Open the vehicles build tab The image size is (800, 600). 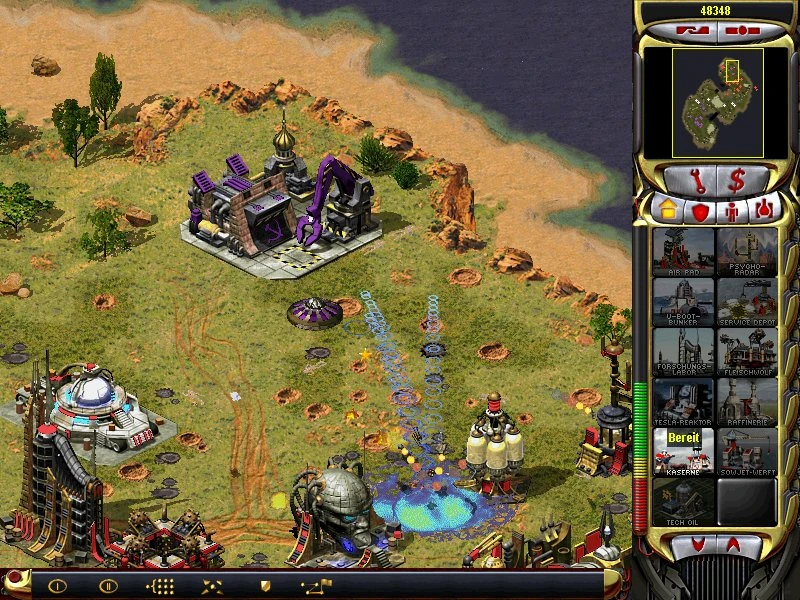765,212
